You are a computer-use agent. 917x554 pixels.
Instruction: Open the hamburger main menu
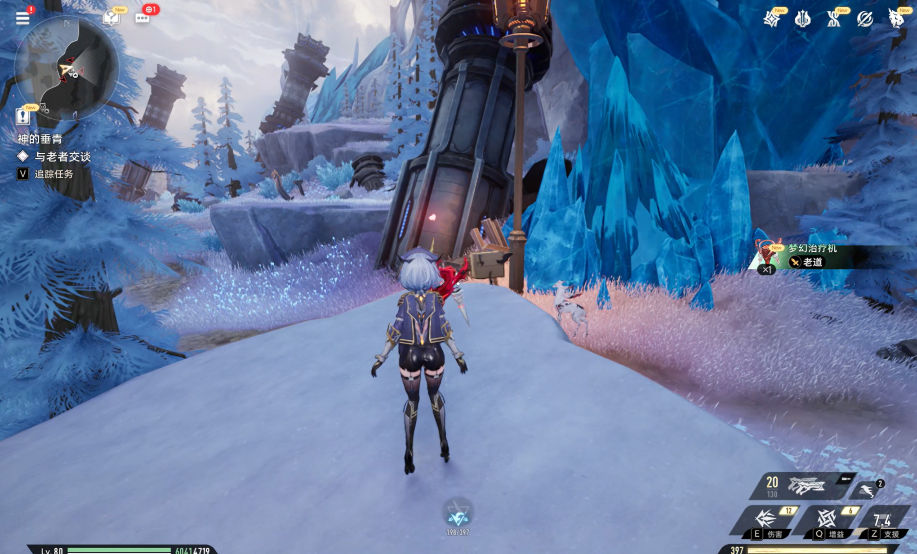22,18
